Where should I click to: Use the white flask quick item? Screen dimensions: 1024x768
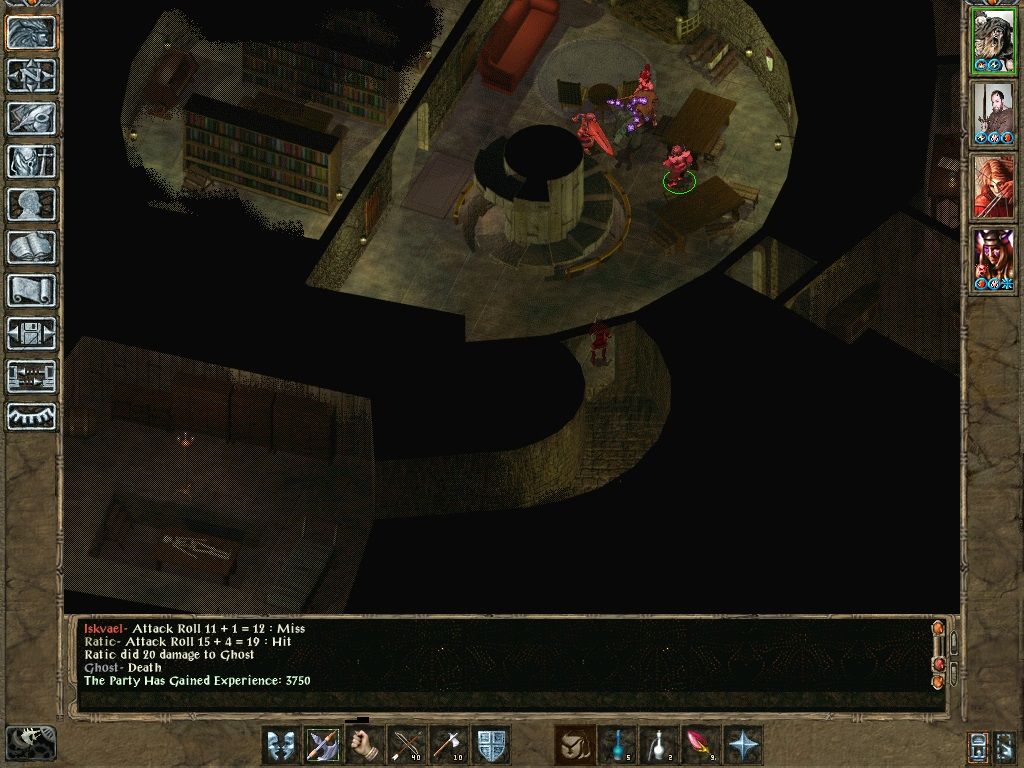tap(659, 745)
